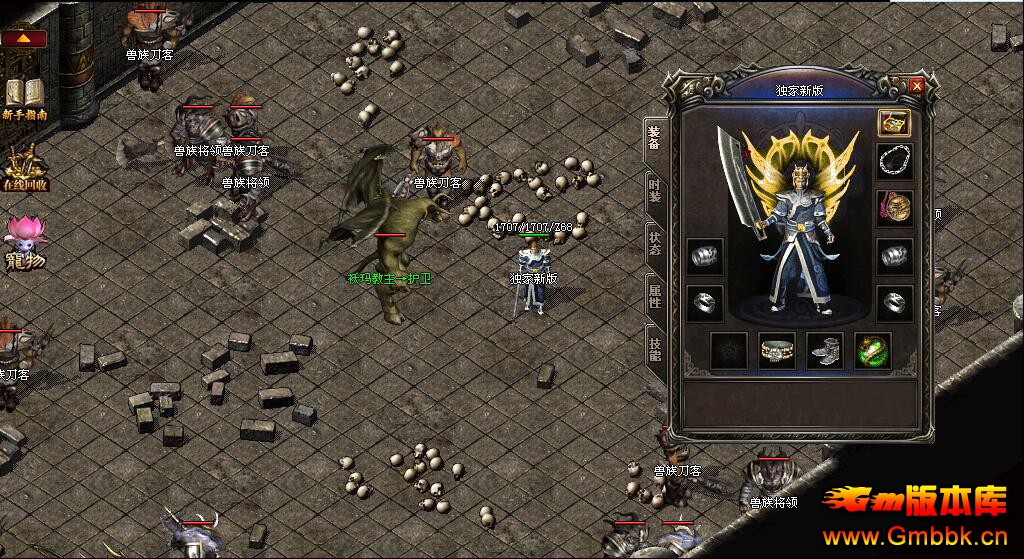1024x559 pixels.
Task: Select the 技能 (skills) tab
Action: 654,346
